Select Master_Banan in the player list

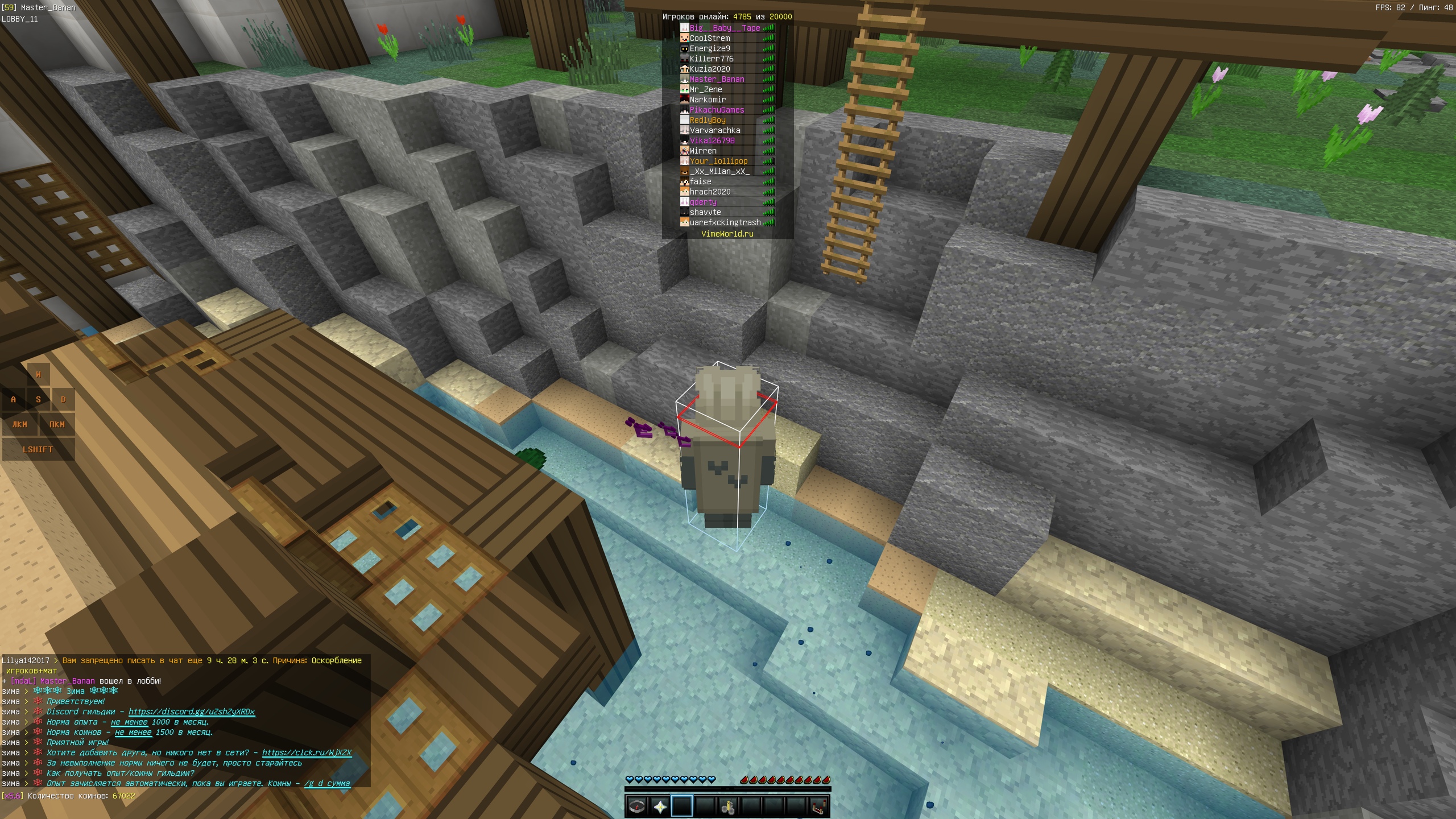coord(717,79)
